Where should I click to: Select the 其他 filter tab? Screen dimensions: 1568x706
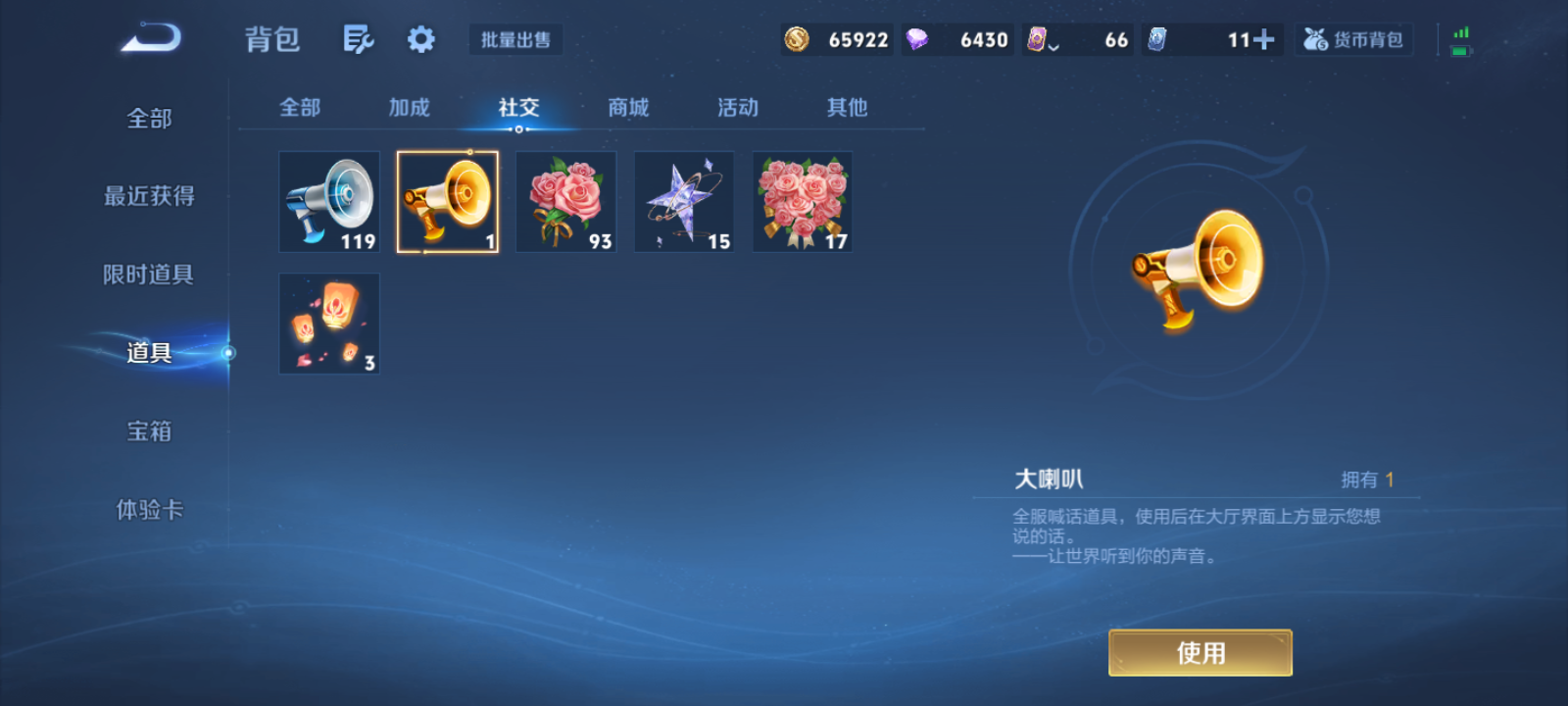[846, 108]
